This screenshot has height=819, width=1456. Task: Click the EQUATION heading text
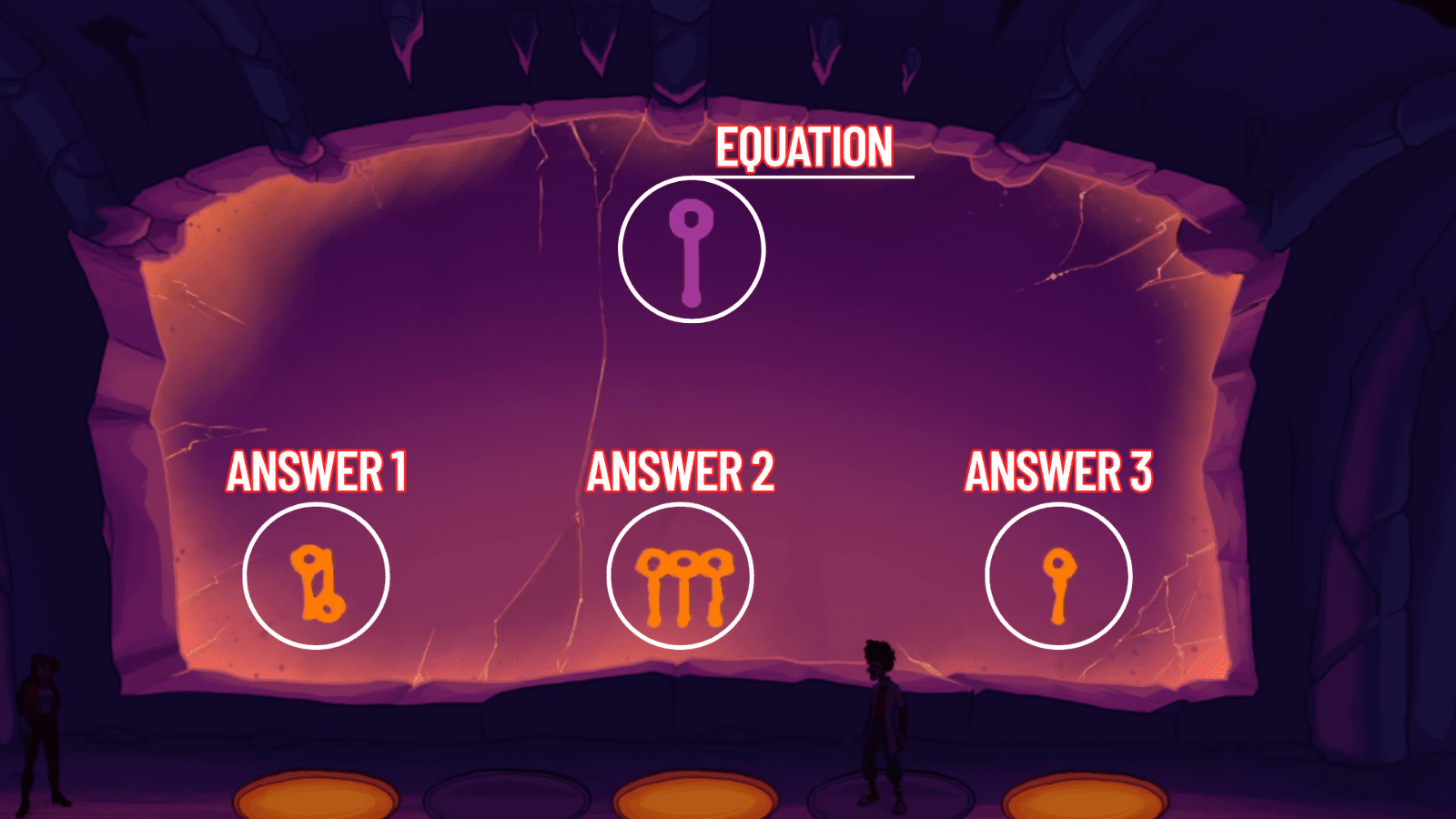[x=803, y=147]
